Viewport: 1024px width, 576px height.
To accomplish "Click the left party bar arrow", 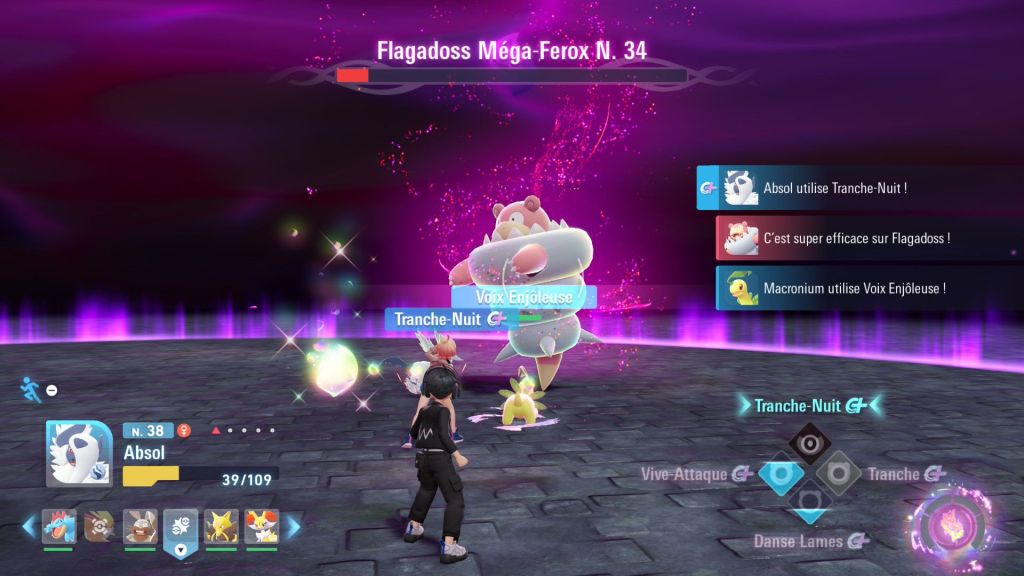I will click(x=30, y=526).
